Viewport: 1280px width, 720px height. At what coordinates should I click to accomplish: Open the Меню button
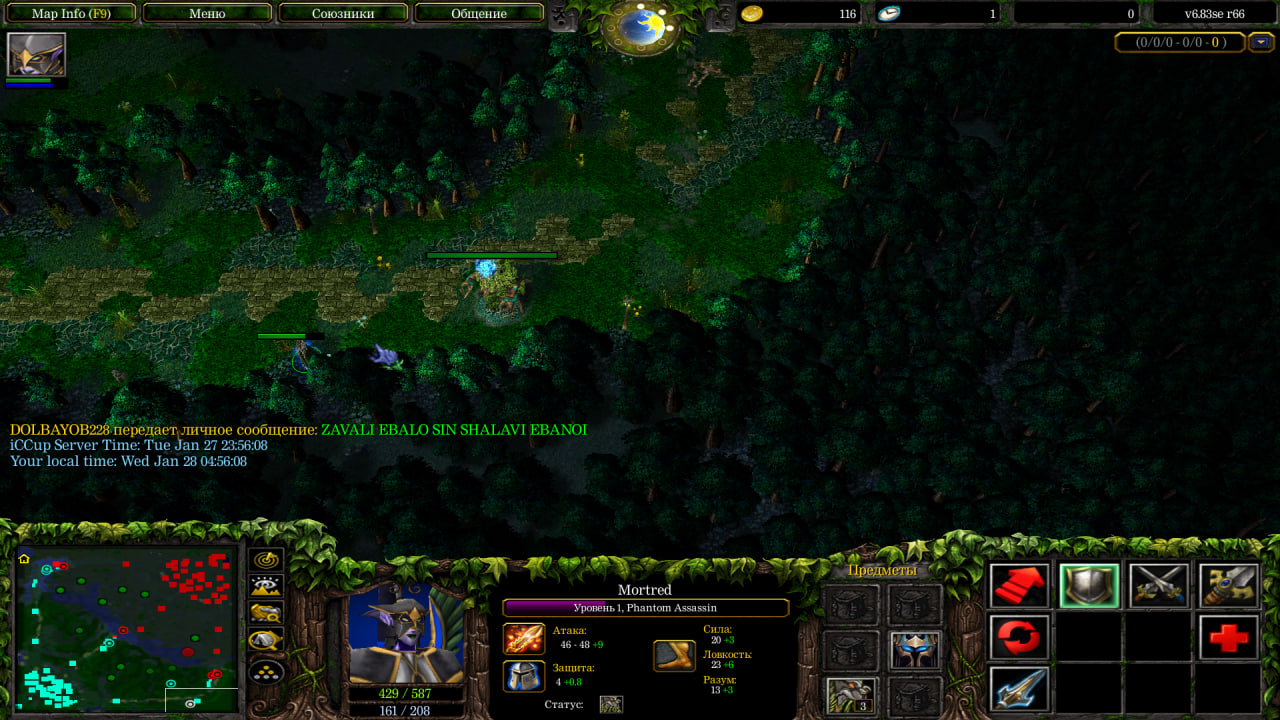[207, 14]
